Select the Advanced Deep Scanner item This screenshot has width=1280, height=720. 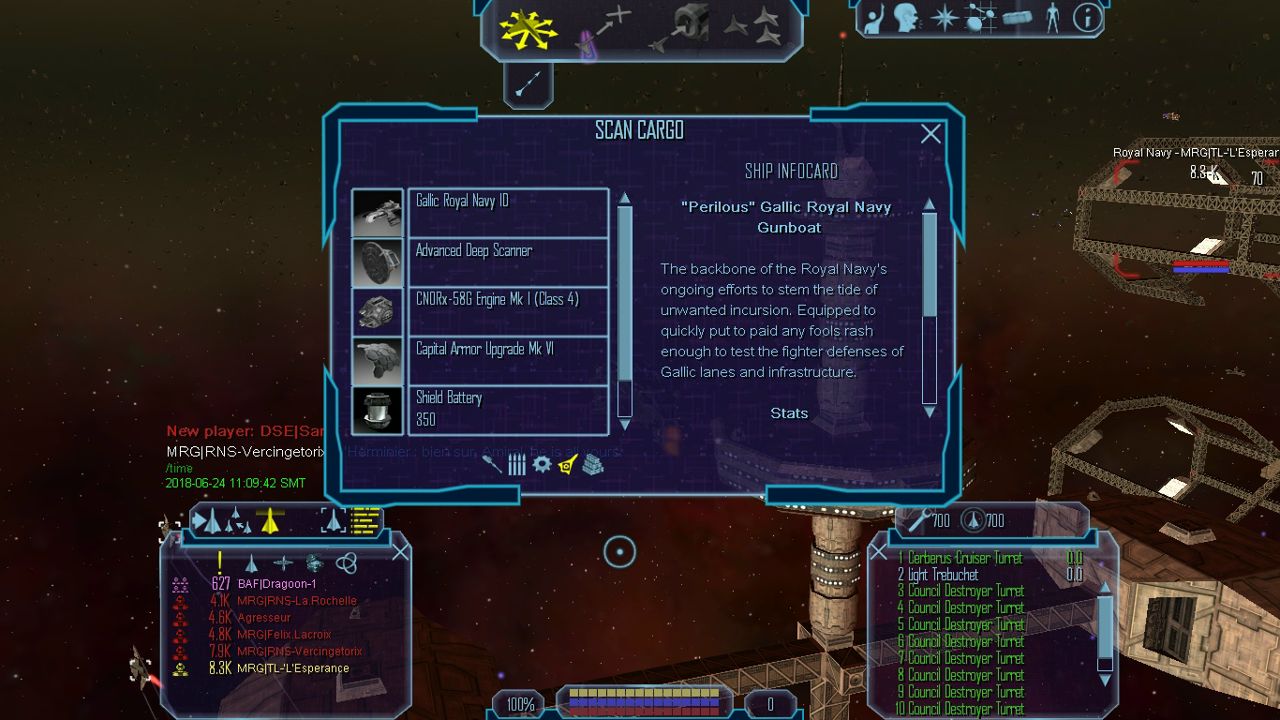coord(508,261)
